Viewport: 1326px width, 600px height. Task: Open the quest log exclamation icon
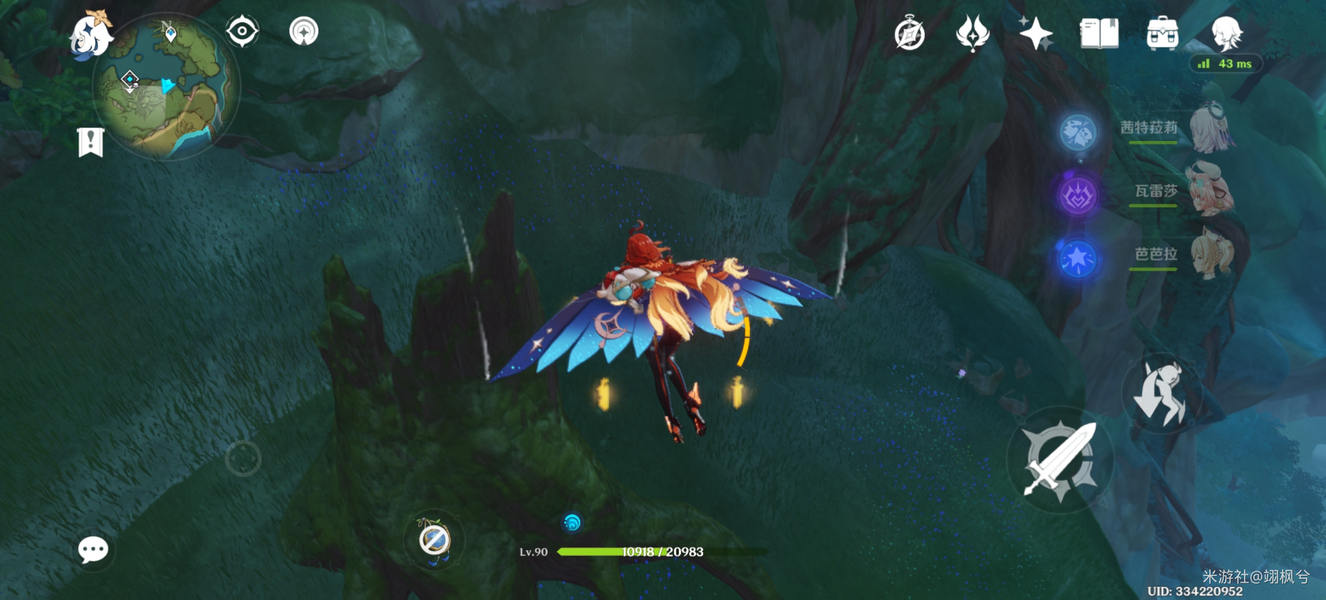pos(90,142)
